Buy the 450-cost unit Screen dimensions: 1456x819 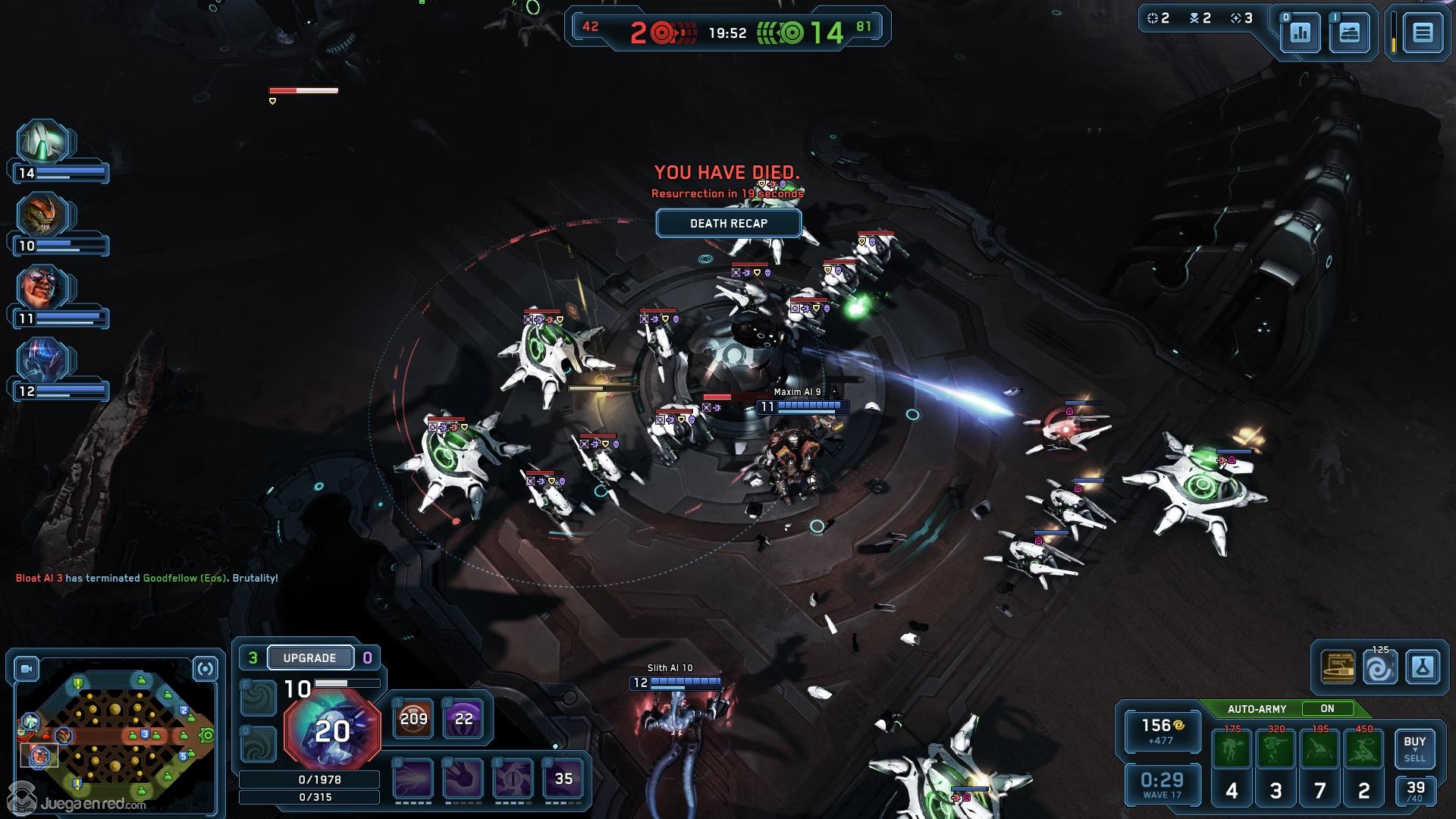1364,749
